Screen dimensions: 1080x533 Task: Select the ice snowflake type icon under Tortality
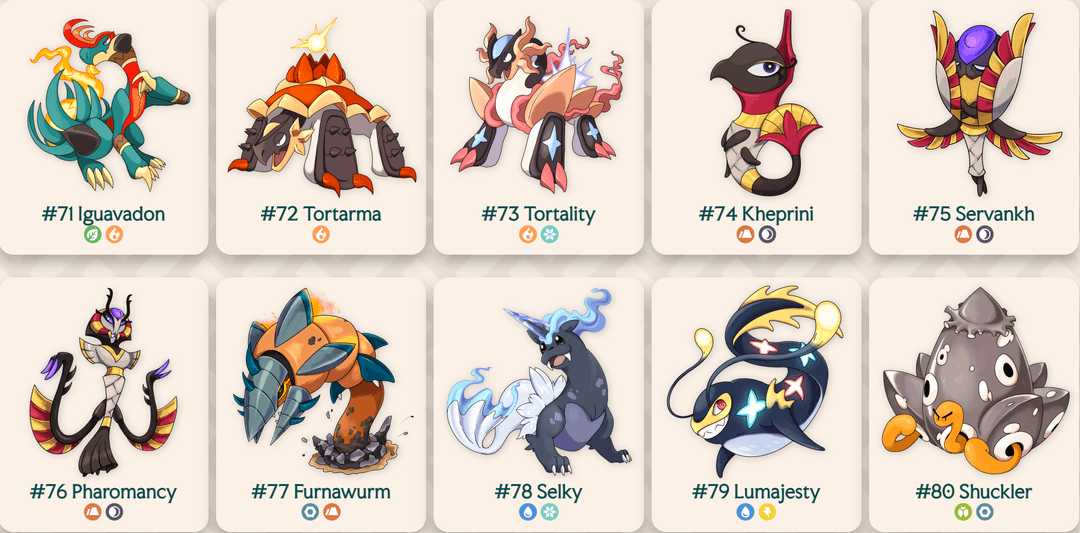[549, 235]
